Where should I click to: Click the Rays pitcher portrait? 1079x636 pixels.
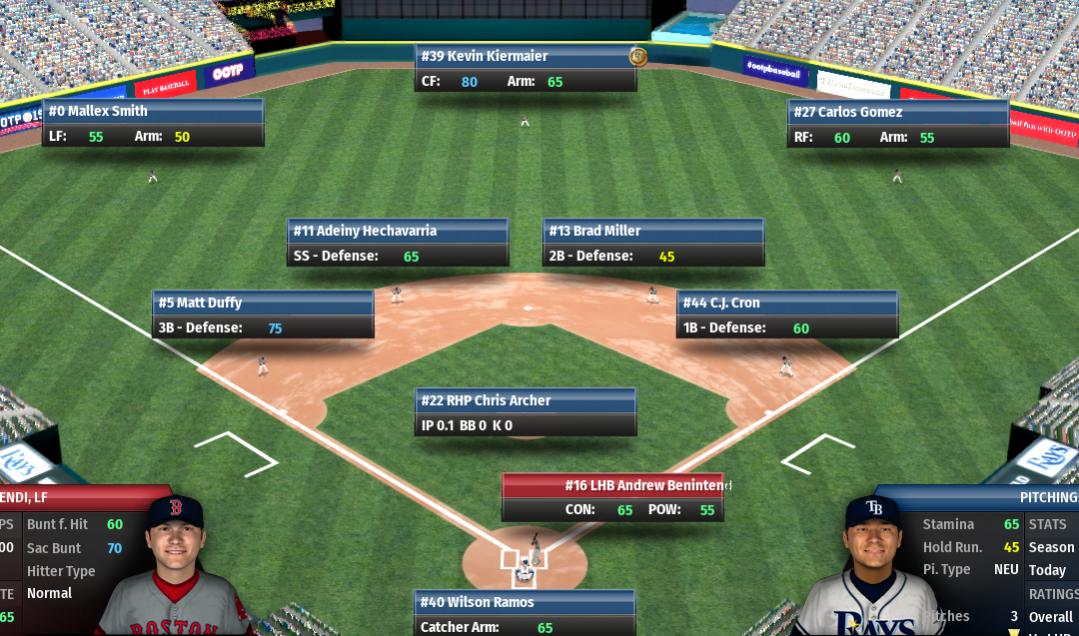[873, 566]
